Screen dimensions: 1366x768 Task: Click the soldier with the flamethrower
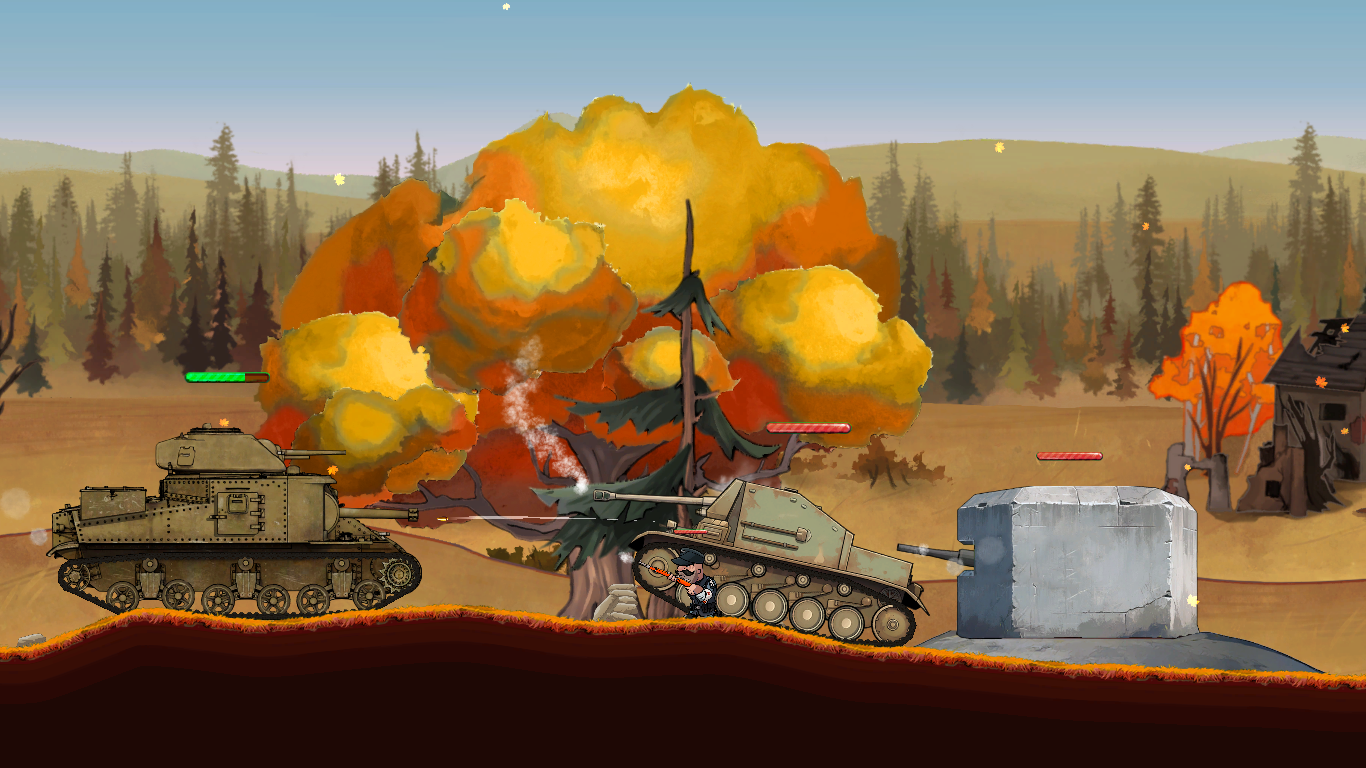[x=697, y=590]
